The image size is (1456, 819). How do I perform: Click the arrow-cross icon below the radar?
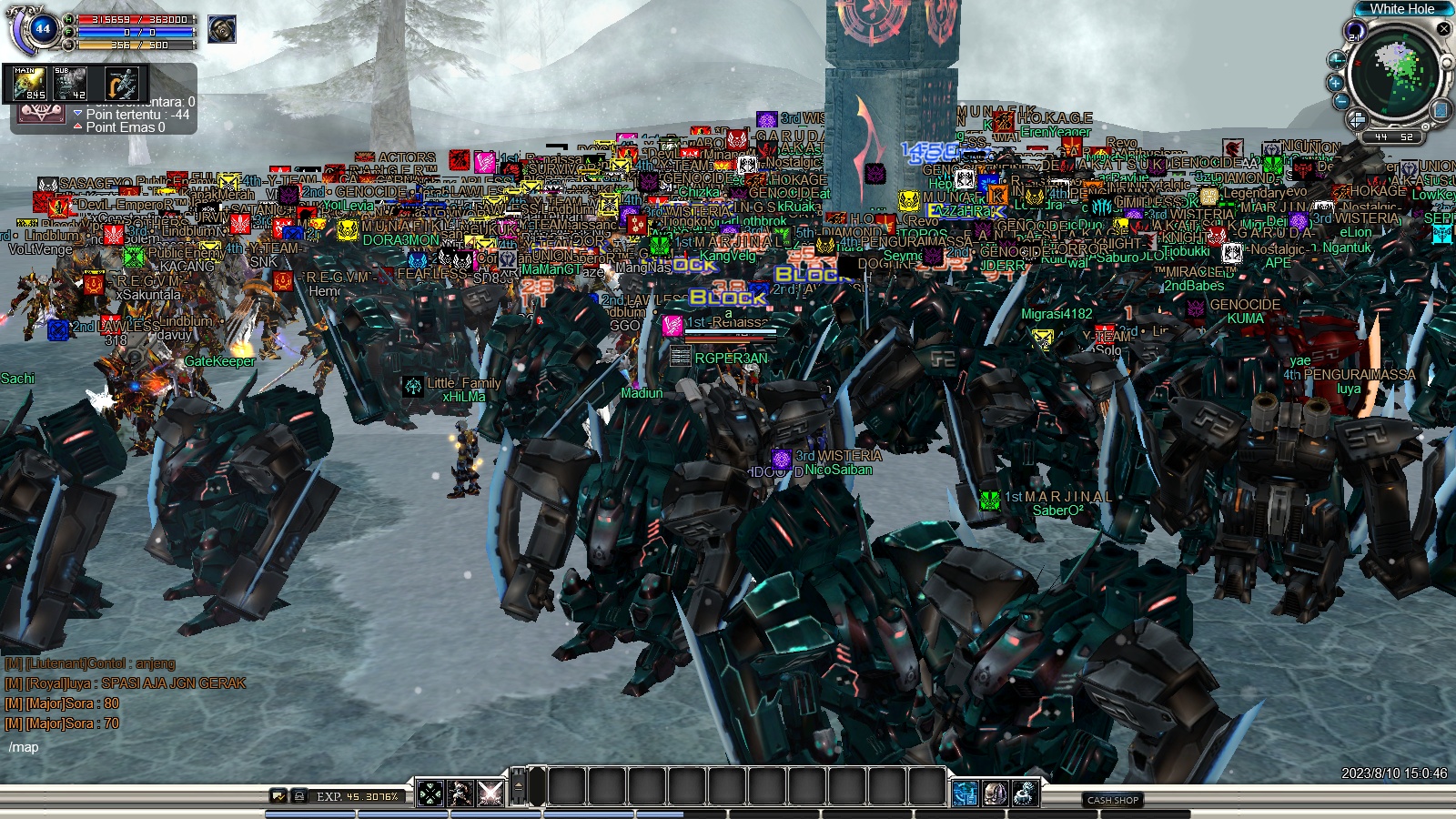point(1357,119)
